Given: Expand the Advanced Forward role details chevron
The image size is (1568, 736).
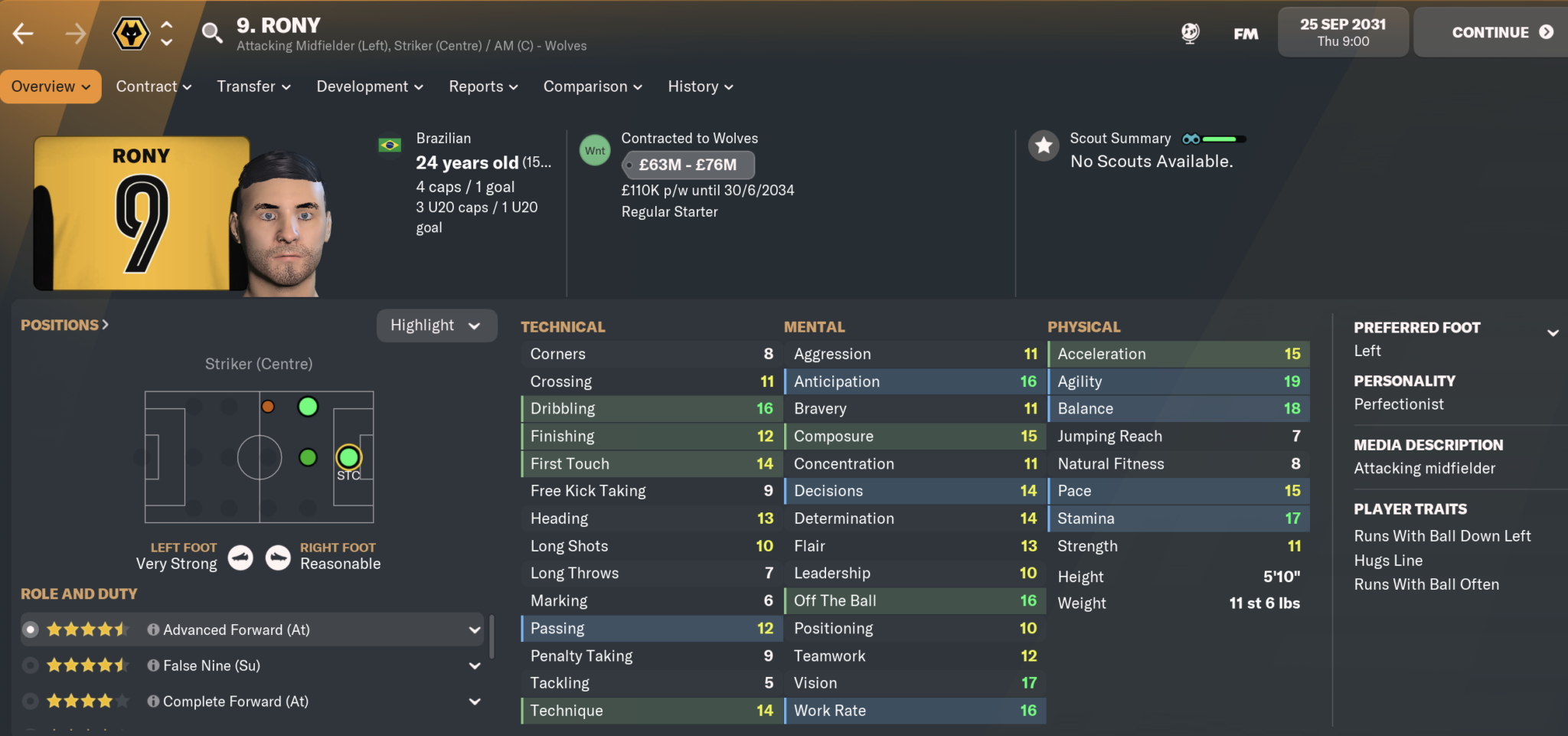Looking at the screenshot, I should click(x=475, y=629).
